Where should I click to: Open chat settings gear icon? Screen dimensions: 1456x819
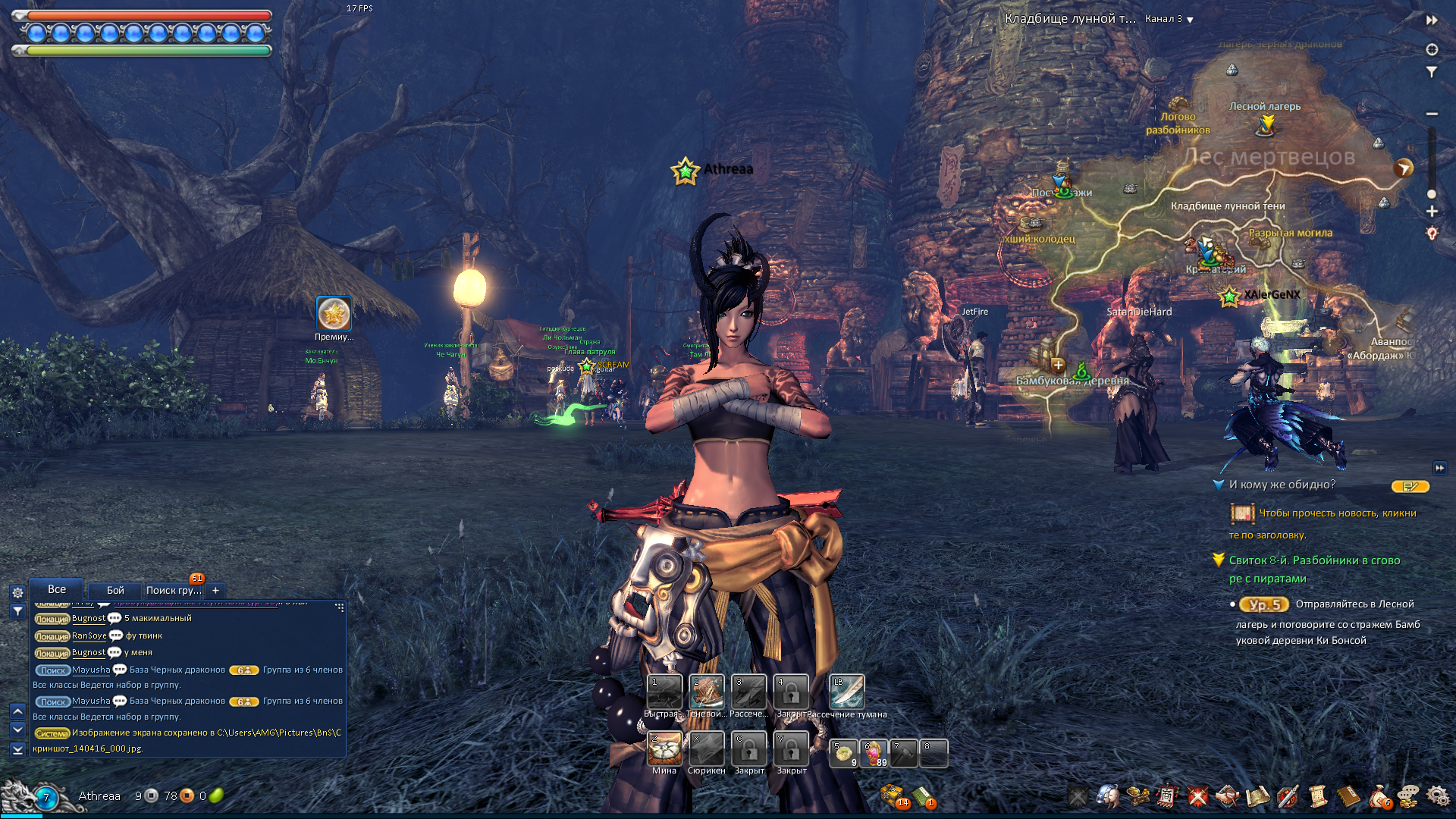(x=17, y=593)
